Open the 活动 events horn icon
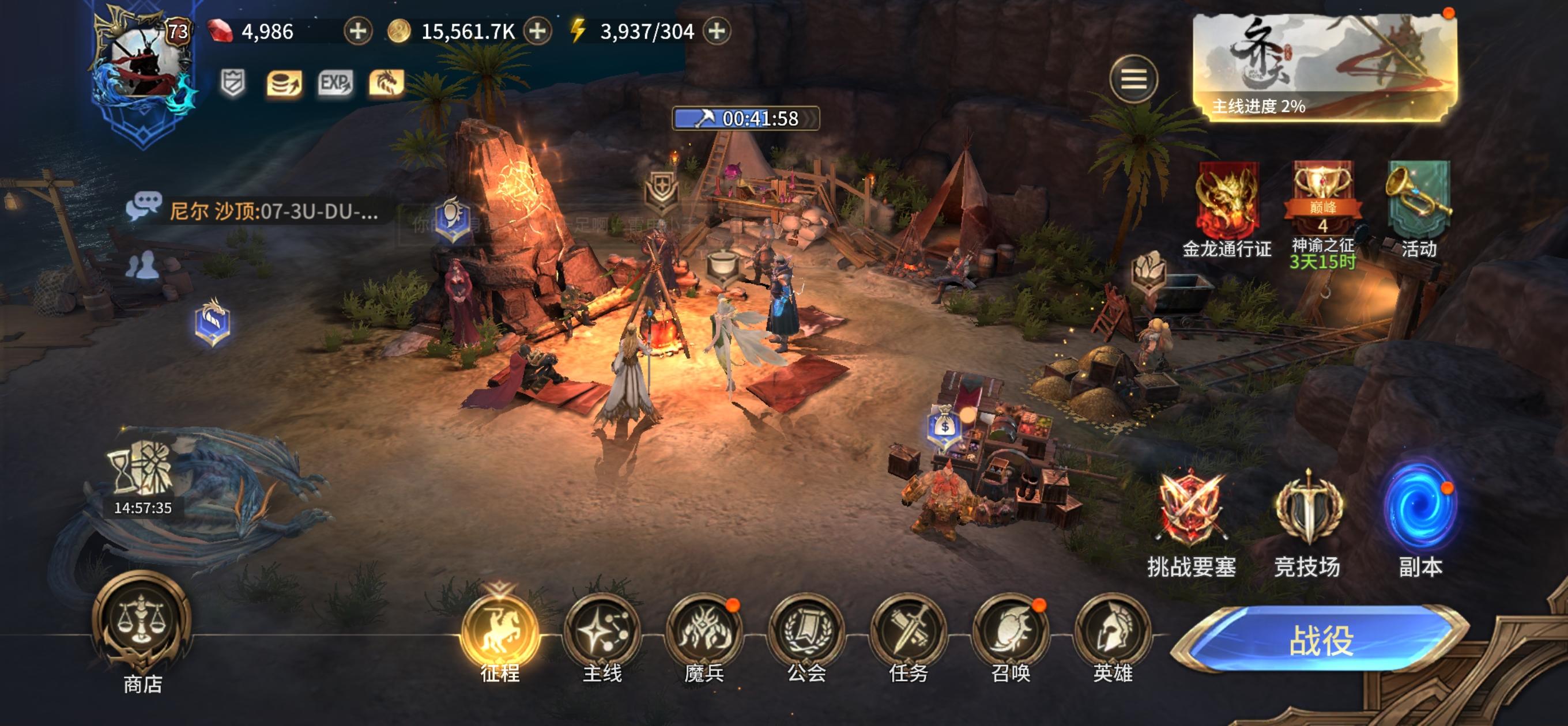 pos(1418,202)
